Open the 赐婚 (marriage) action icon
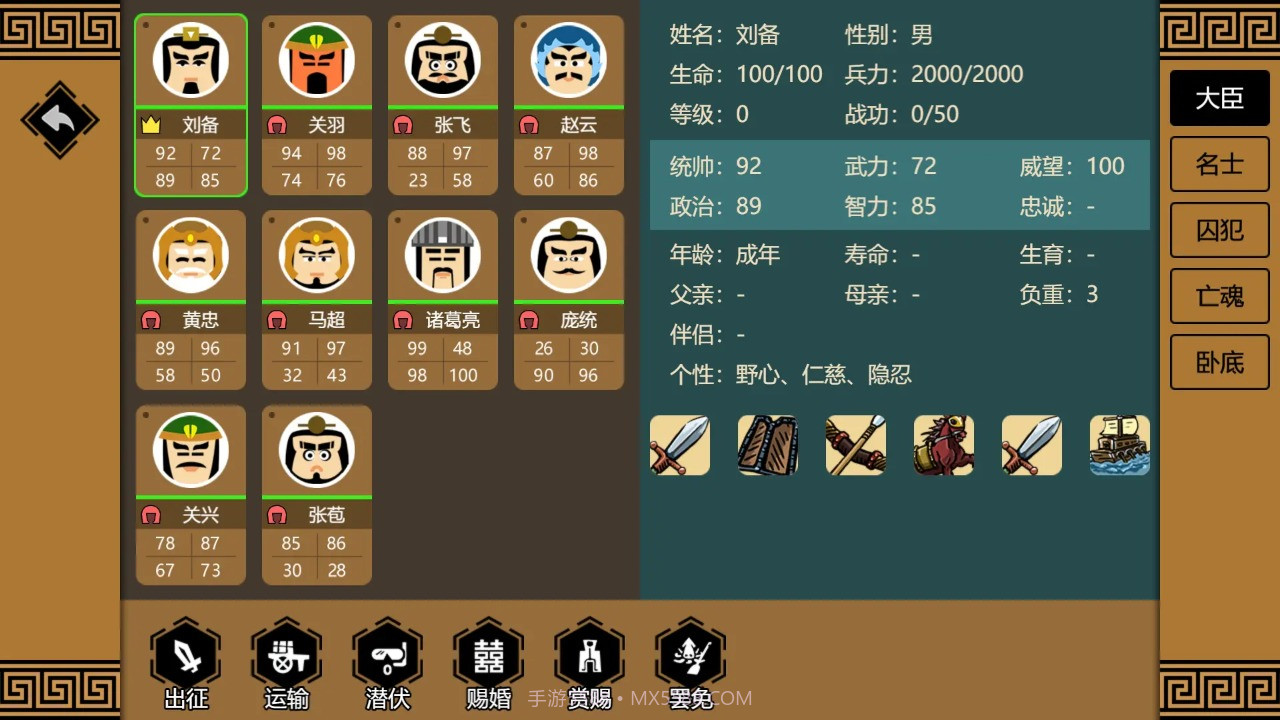The width and height of the screenshot is (1280, 720). (488, 655)
